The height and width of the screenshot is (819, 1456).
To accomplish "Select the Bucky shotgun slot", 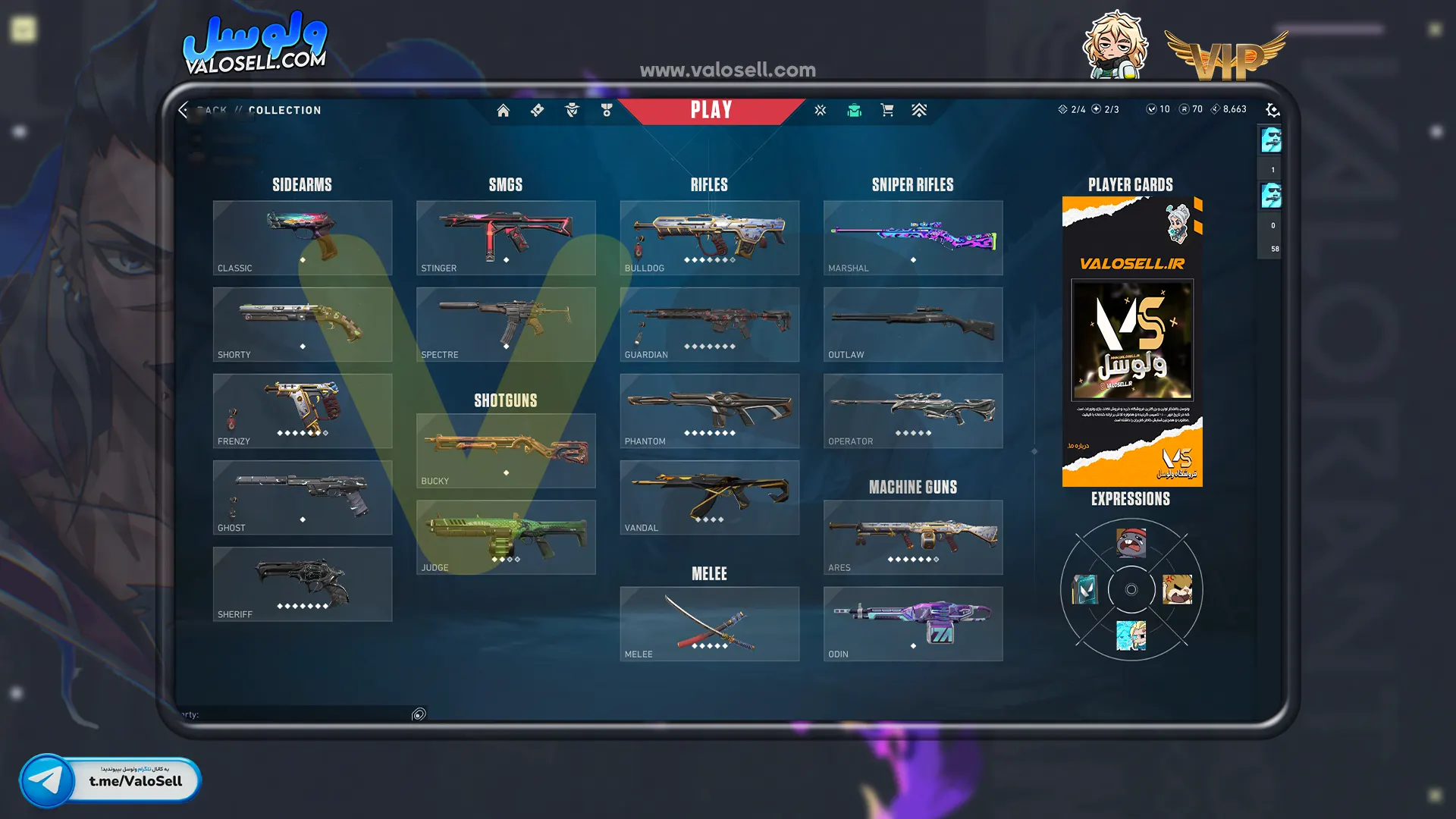I will click(x=505, y=450).
